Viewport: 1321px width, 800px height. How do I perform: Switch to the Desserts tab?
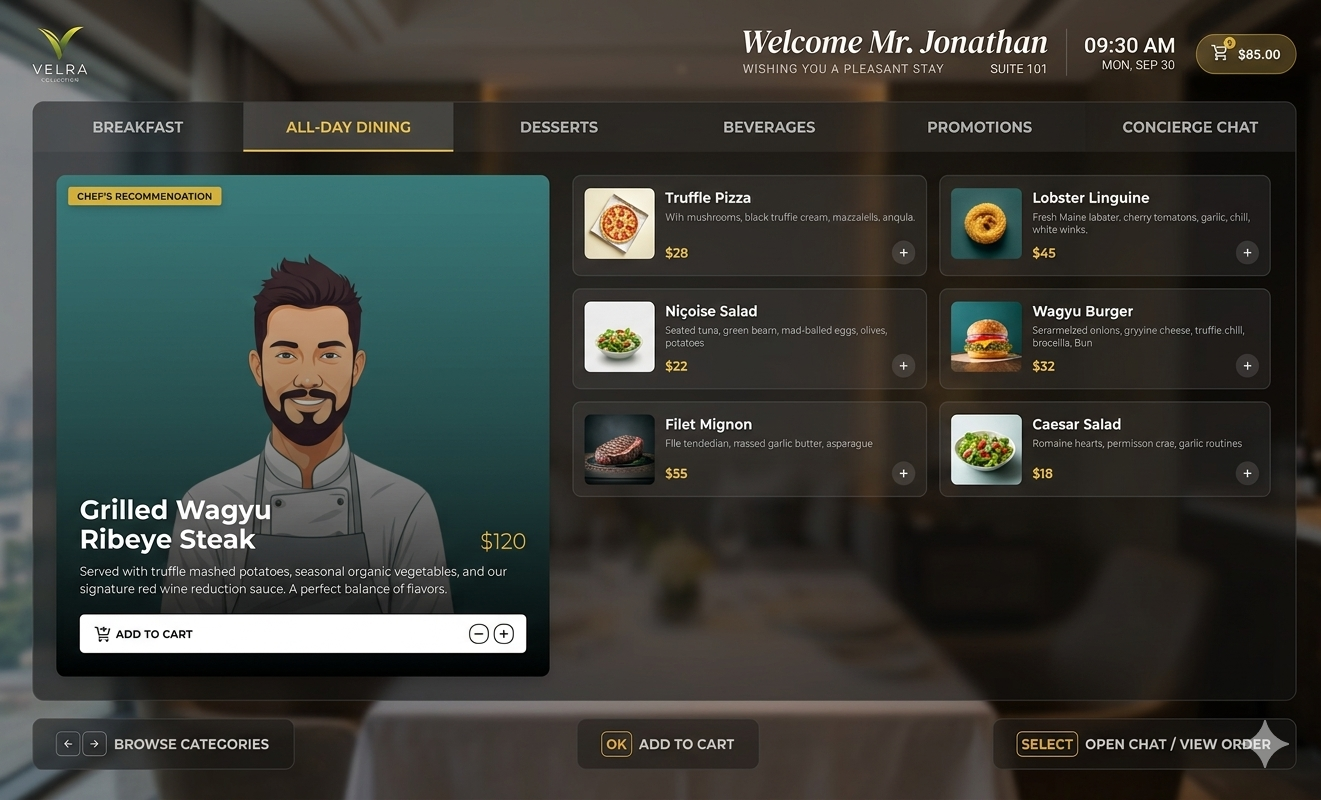(558, 127)
